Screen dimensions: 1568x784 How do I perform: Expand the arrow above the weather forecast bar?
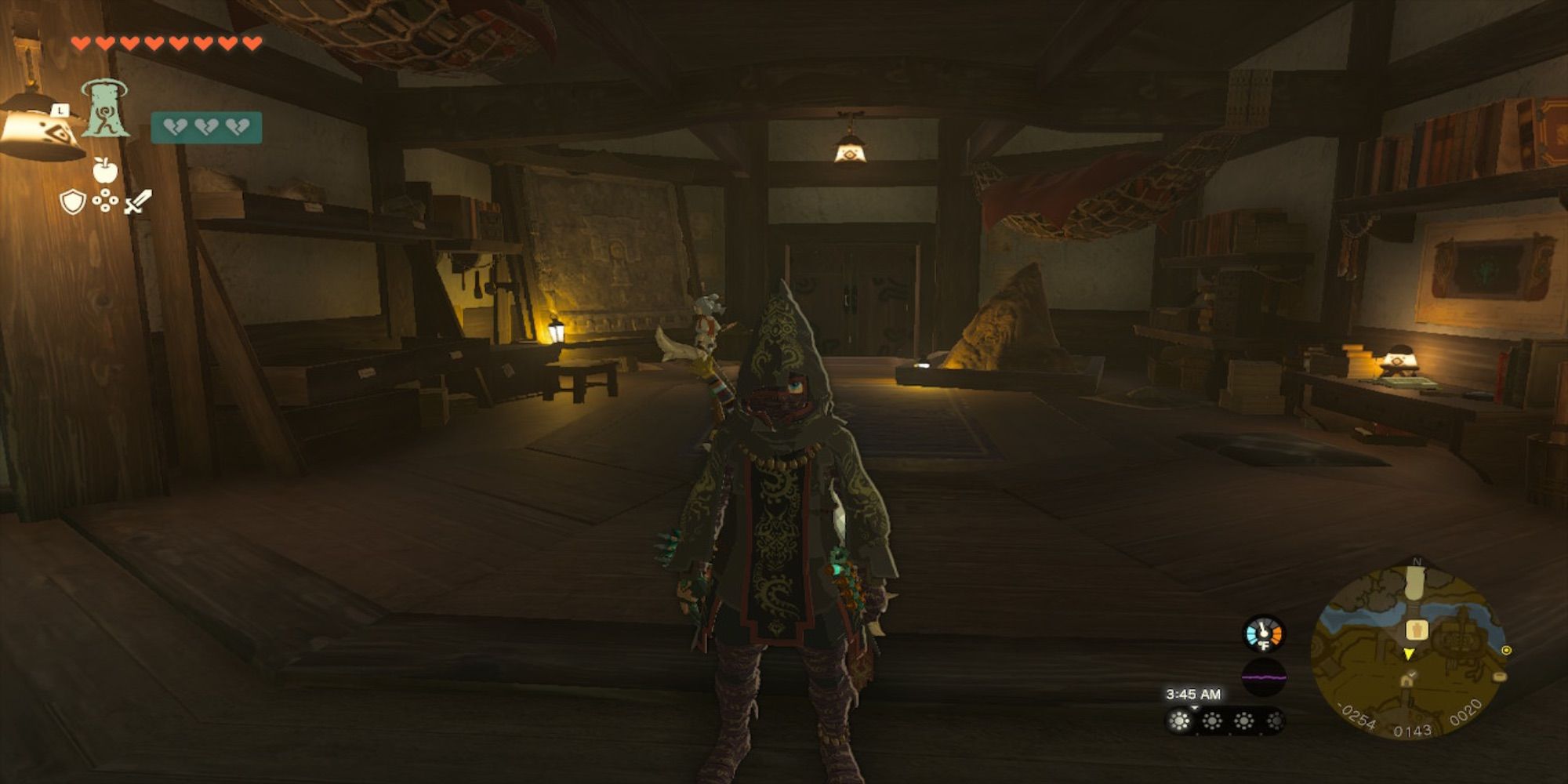tap(1193, 707)
